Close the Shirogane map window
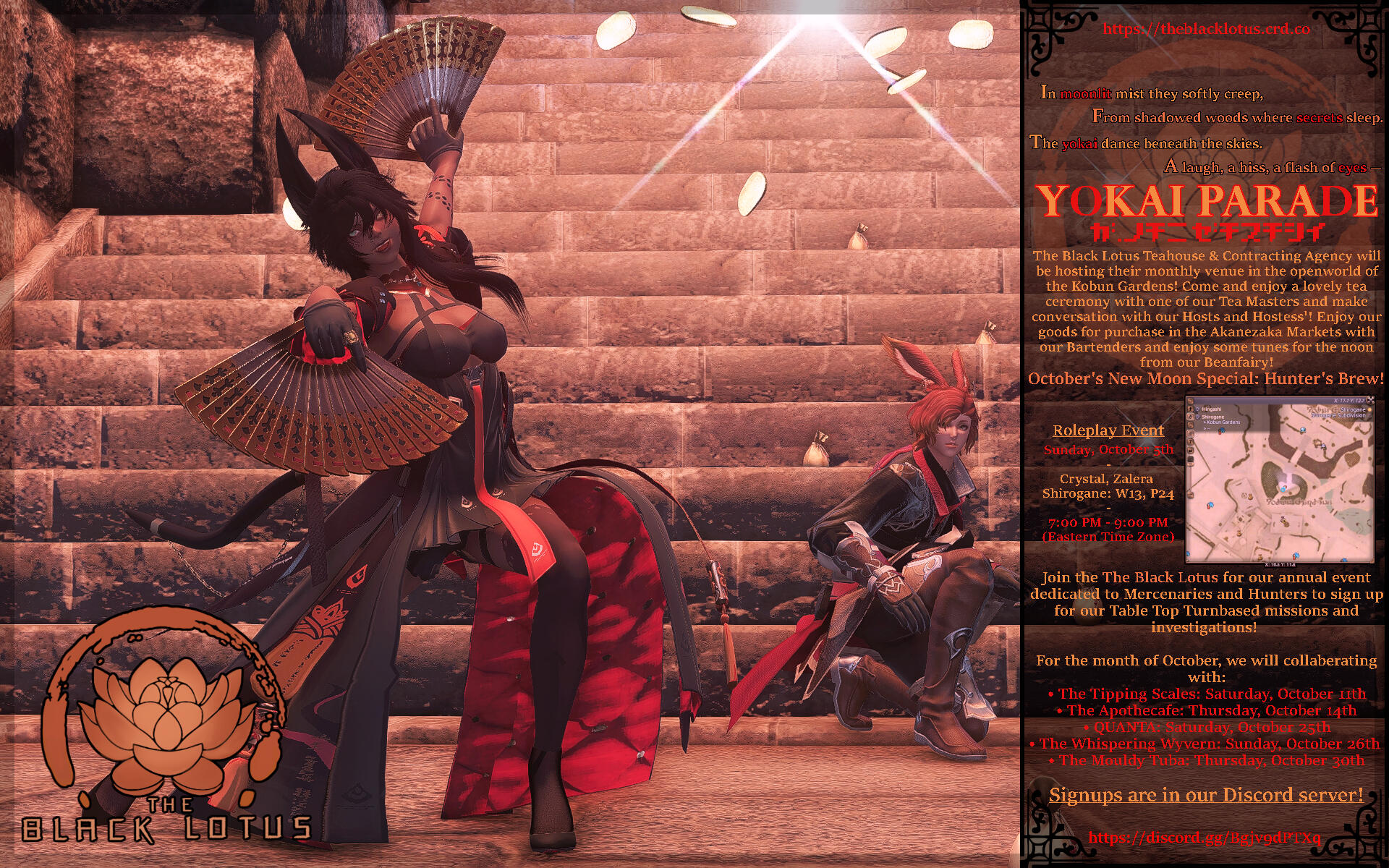This screenshot has height=868, width=1389. pos(1370,399)
